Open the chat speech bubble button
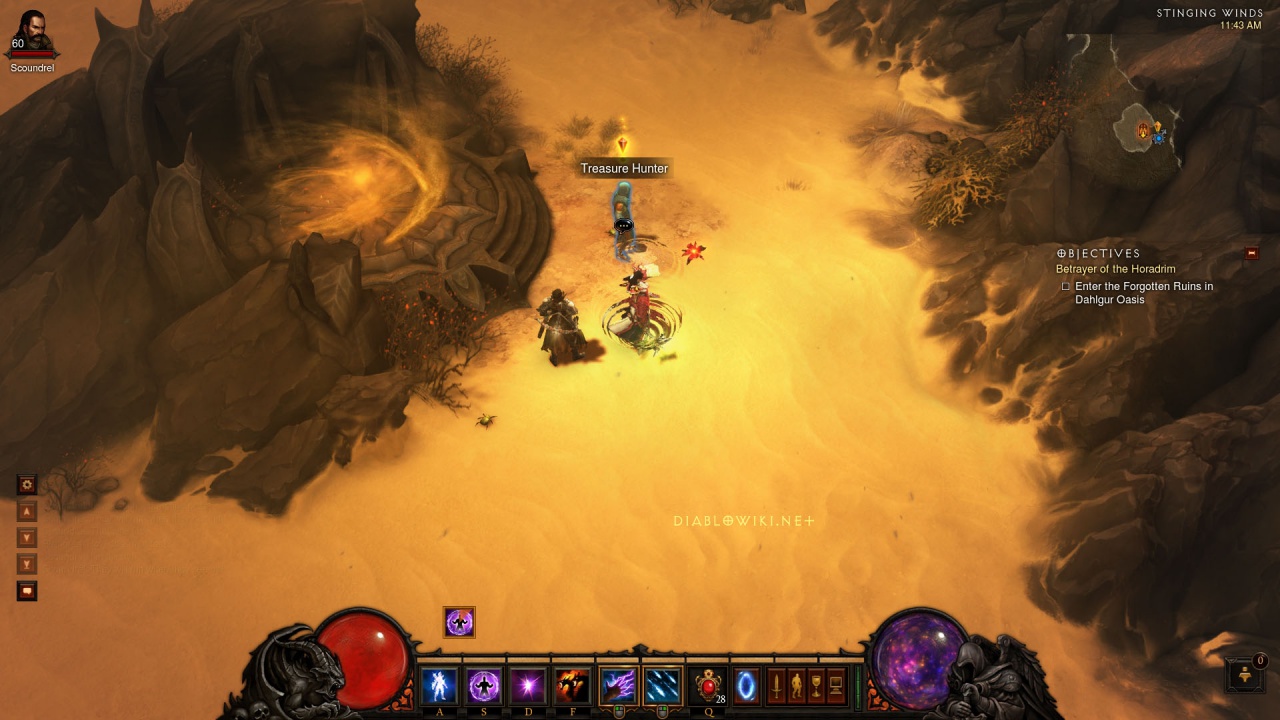Image resolution: width=1280 pixels, height=720 pixels. tap(27, 591)
